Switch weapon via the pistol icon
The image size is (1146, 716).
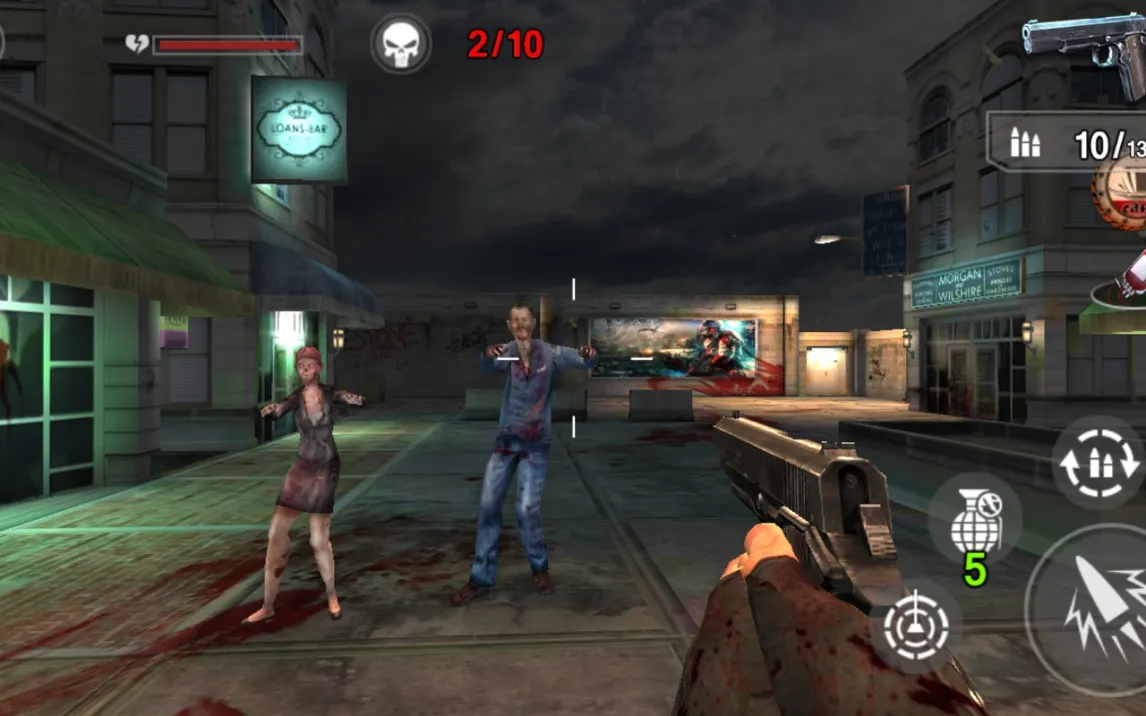(1085, 43)
